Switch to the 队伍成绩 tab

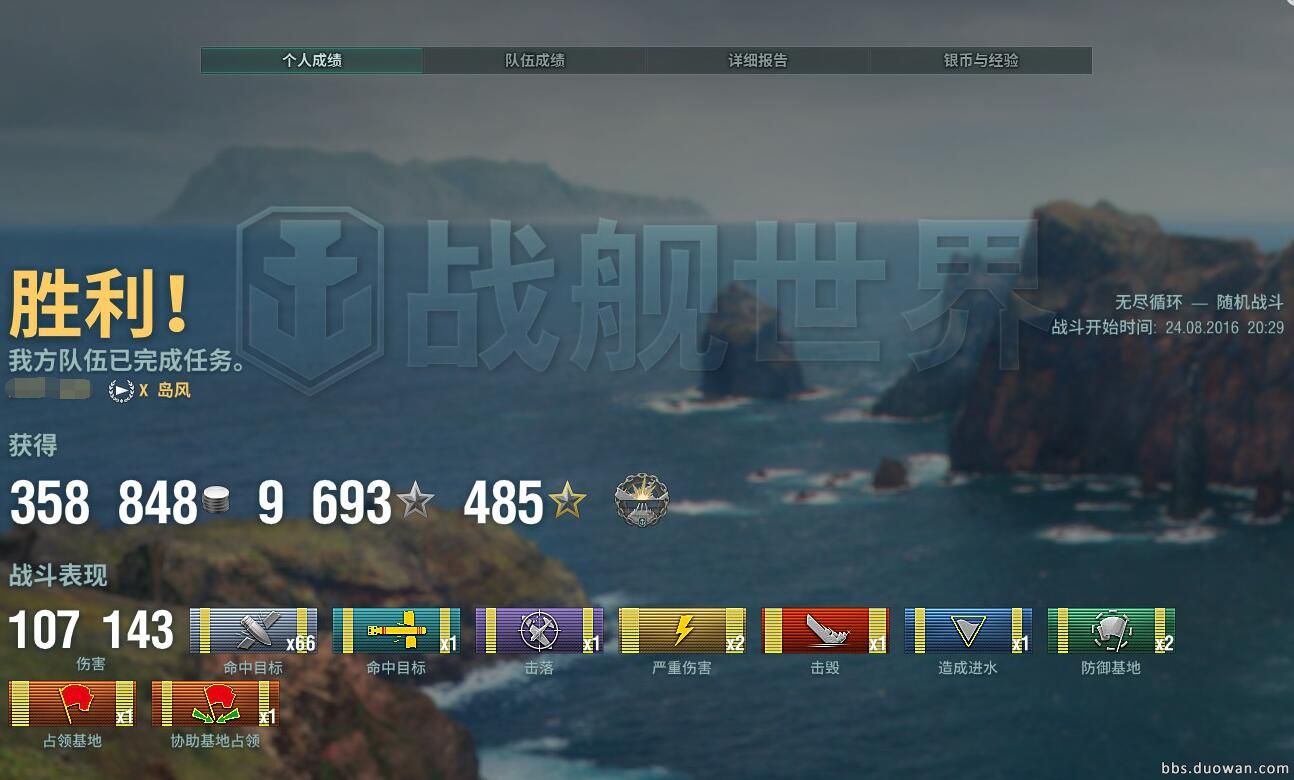point(537,60)
